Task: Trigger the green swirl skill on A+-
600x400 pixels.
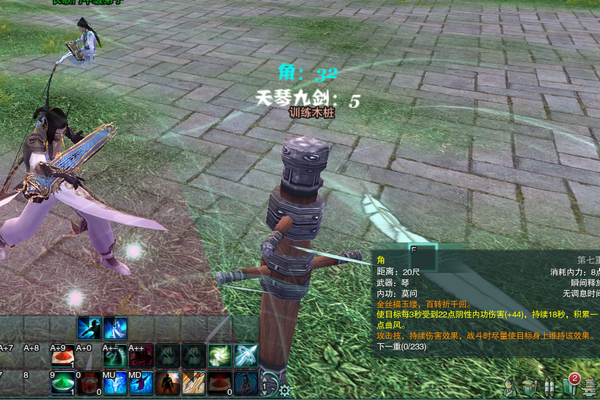Action: click(x=115, y=356)
